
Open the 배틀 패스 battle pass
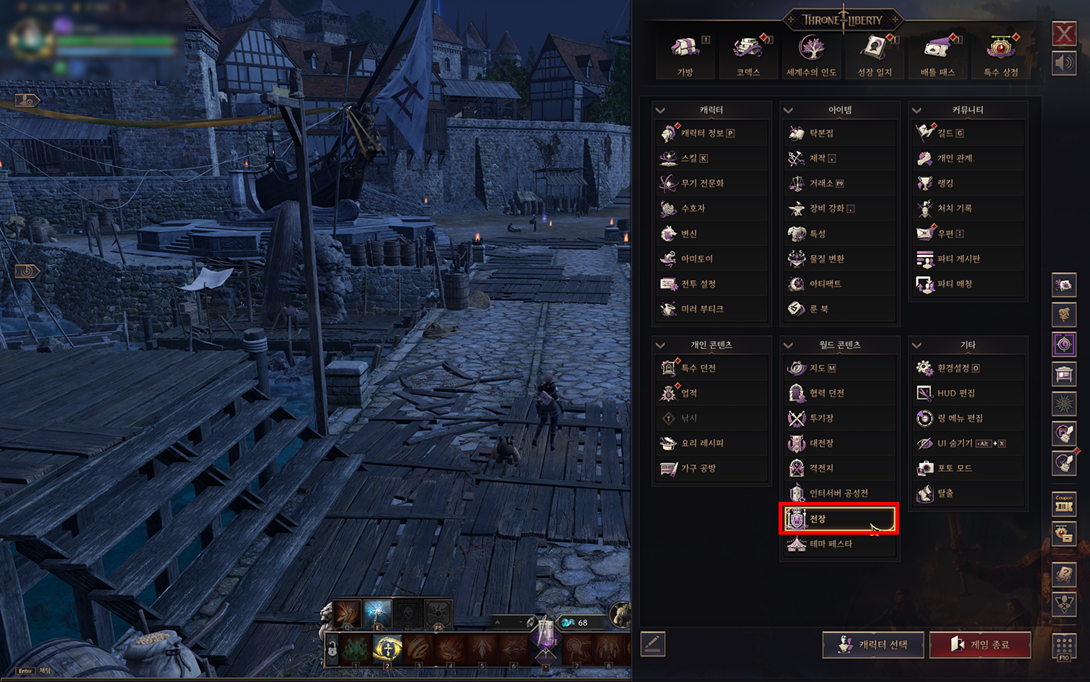pos(938,55)
